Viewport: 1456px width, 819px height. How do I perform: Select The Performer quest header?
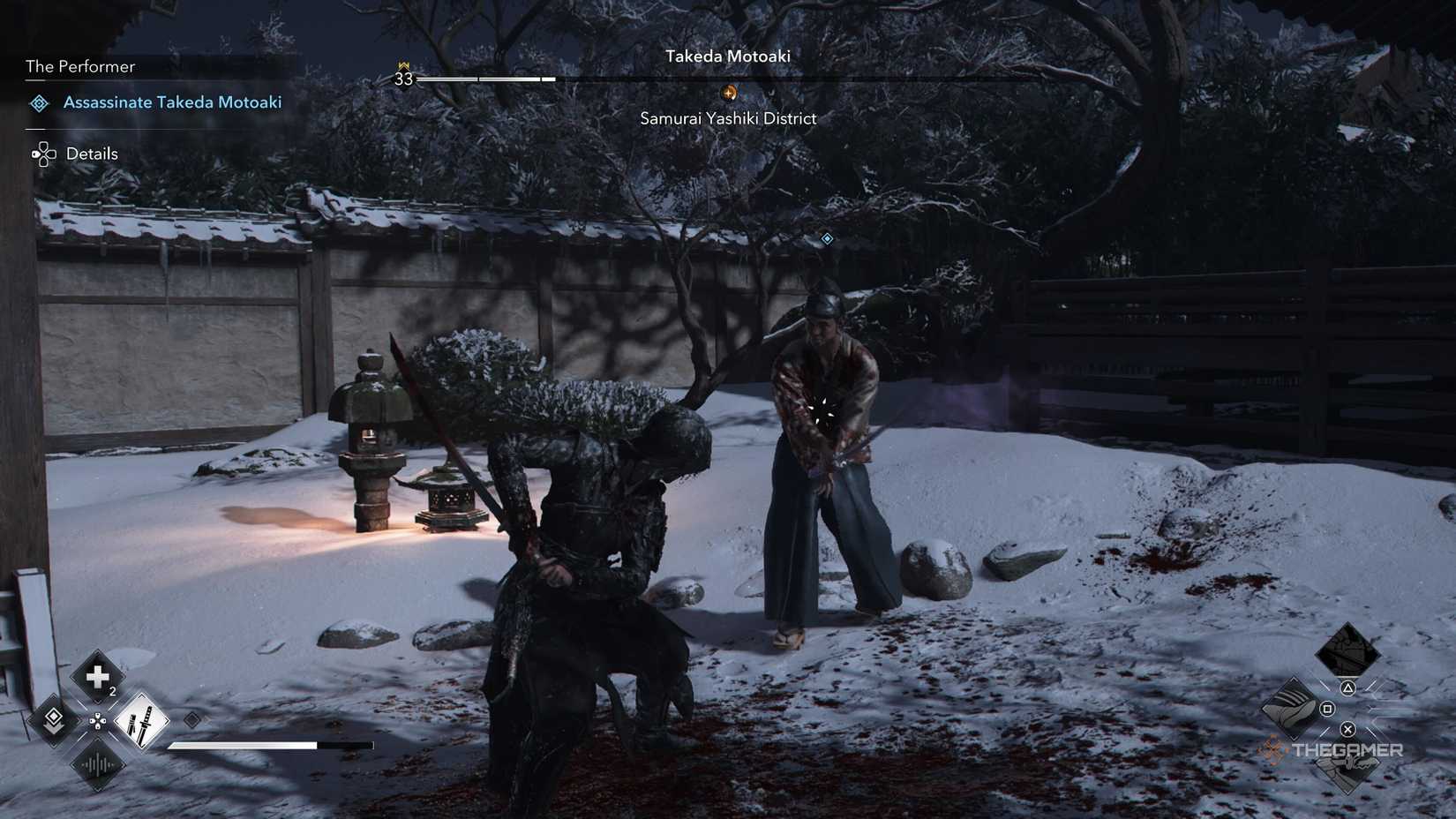(x=80, y=66)
